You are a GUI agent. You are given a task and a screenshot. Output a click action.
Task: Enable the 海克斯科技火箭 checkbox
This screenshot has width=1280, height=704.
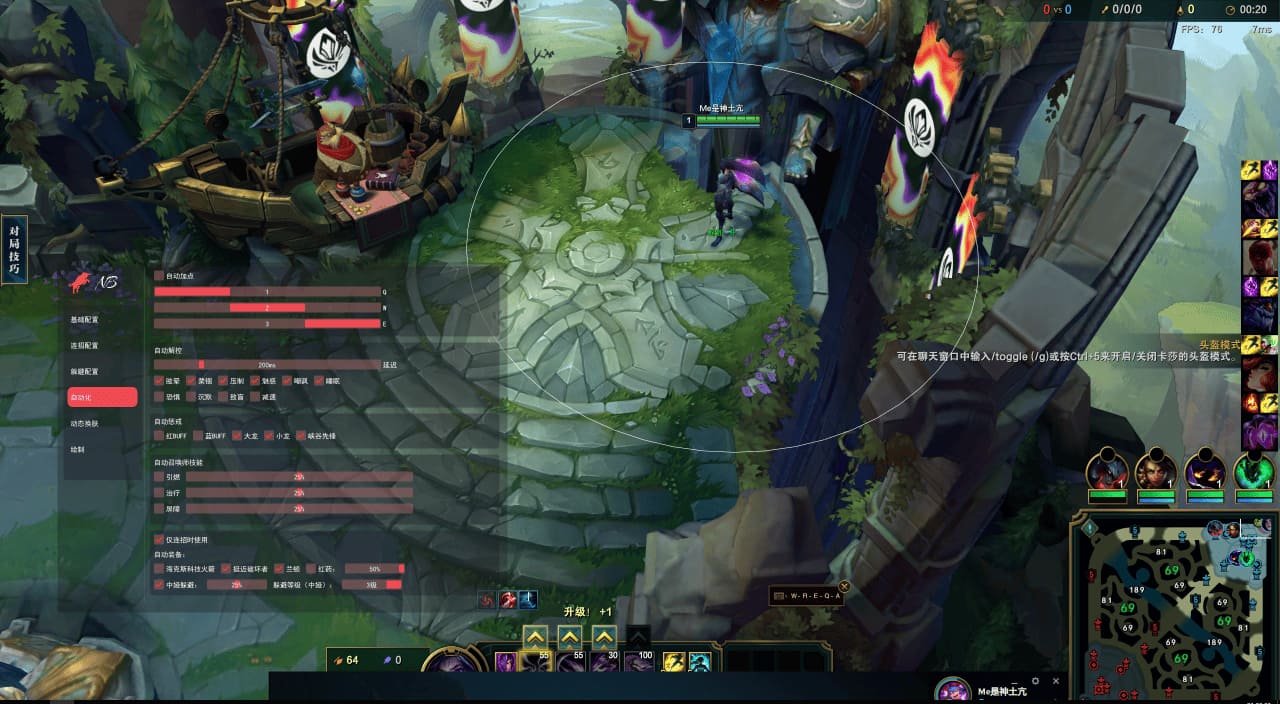point(159,569)
